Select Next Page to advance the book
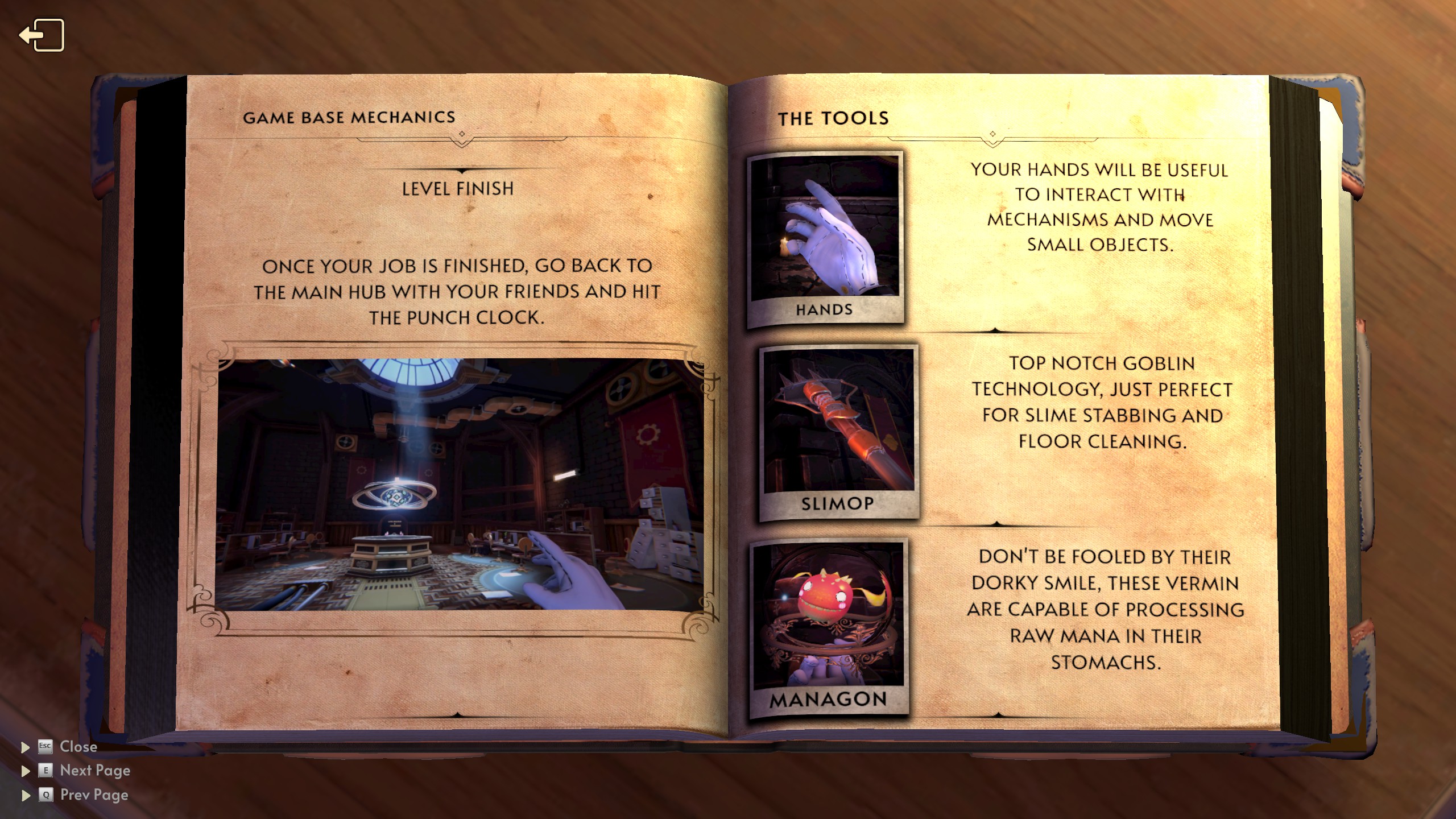Image resolution: width=1456 pixels, height=819 pixels. tap(94, 771)
